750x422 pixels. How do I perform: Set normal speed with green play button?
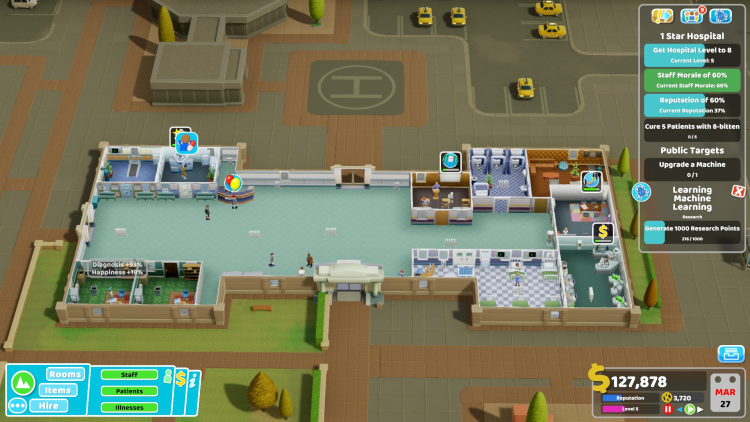click(690, 409)
